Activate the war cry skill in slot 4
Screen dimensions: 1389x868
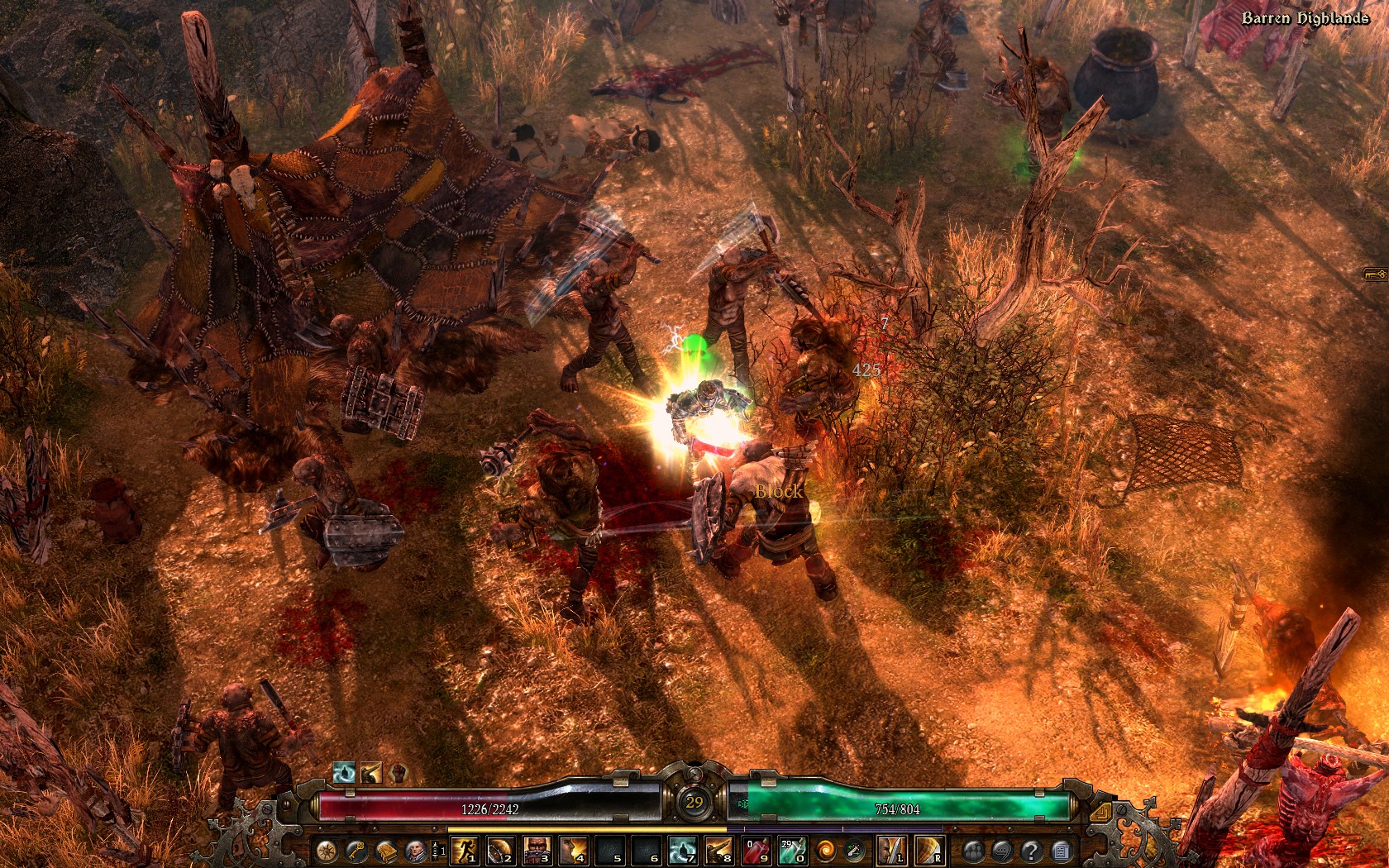[x=572, y=851]
